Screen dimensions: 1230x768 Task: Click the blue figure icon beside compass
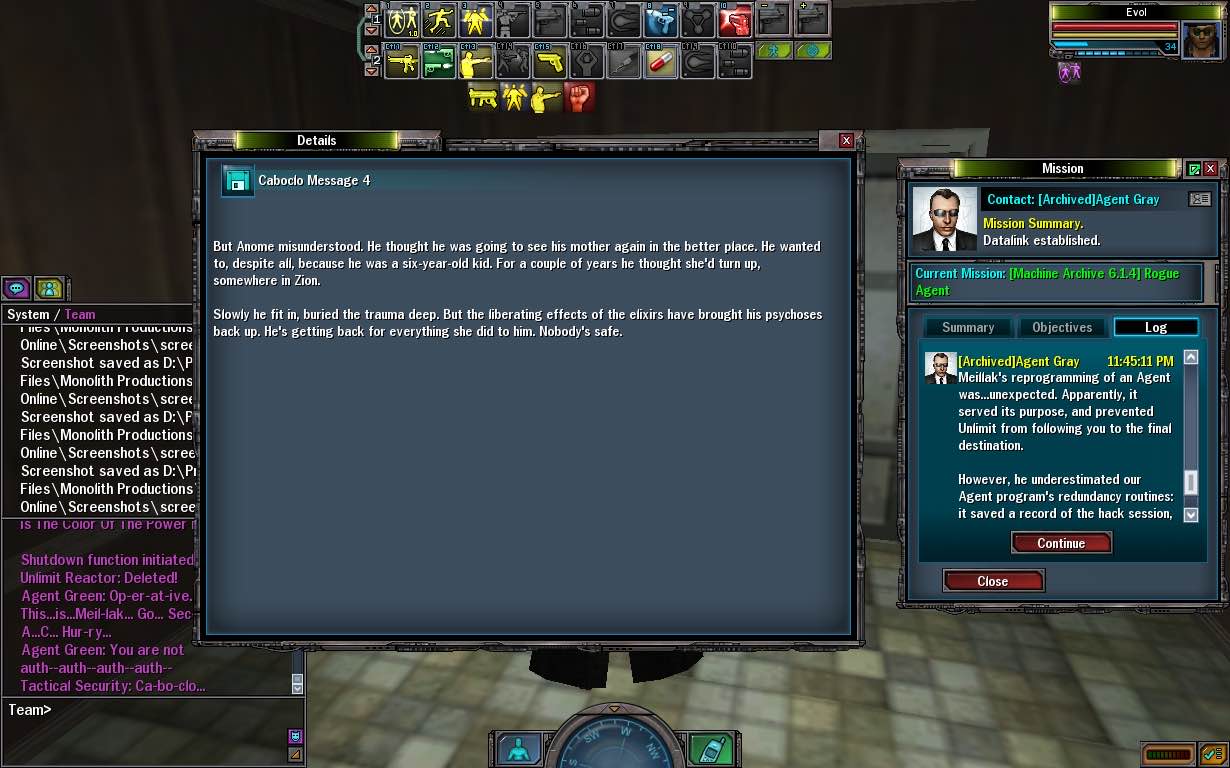click(x=519, y=749)
